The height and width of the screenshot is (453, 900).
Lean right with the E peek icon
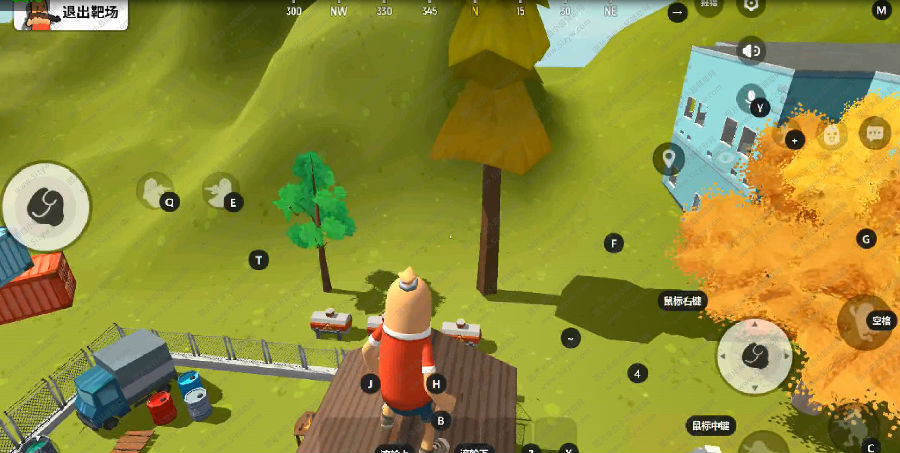pyautogui.click(x=220, y=190)
